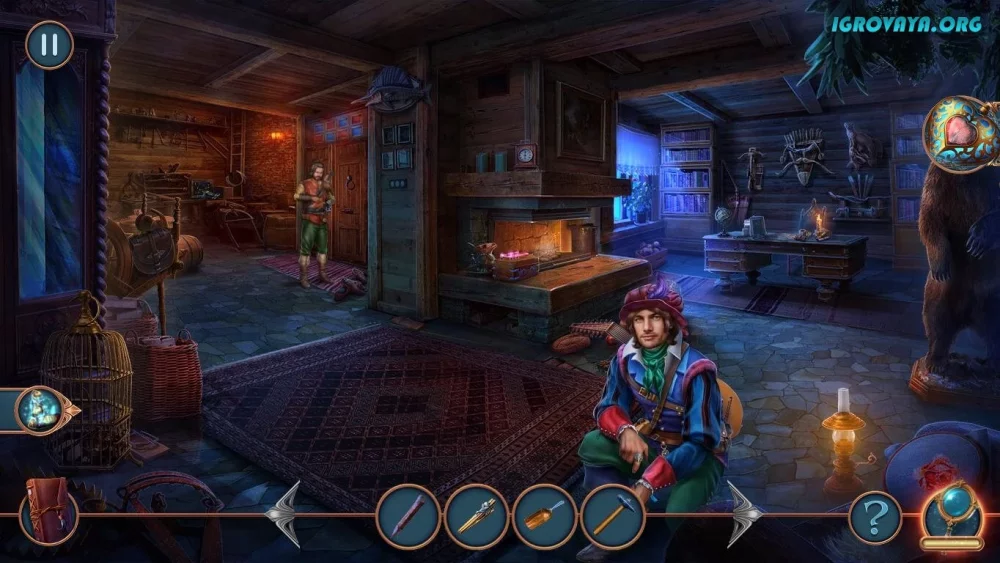Screen dimensions: 1000x563
Task: Select the pink crayon inventory item
Action: pos(408,516)
